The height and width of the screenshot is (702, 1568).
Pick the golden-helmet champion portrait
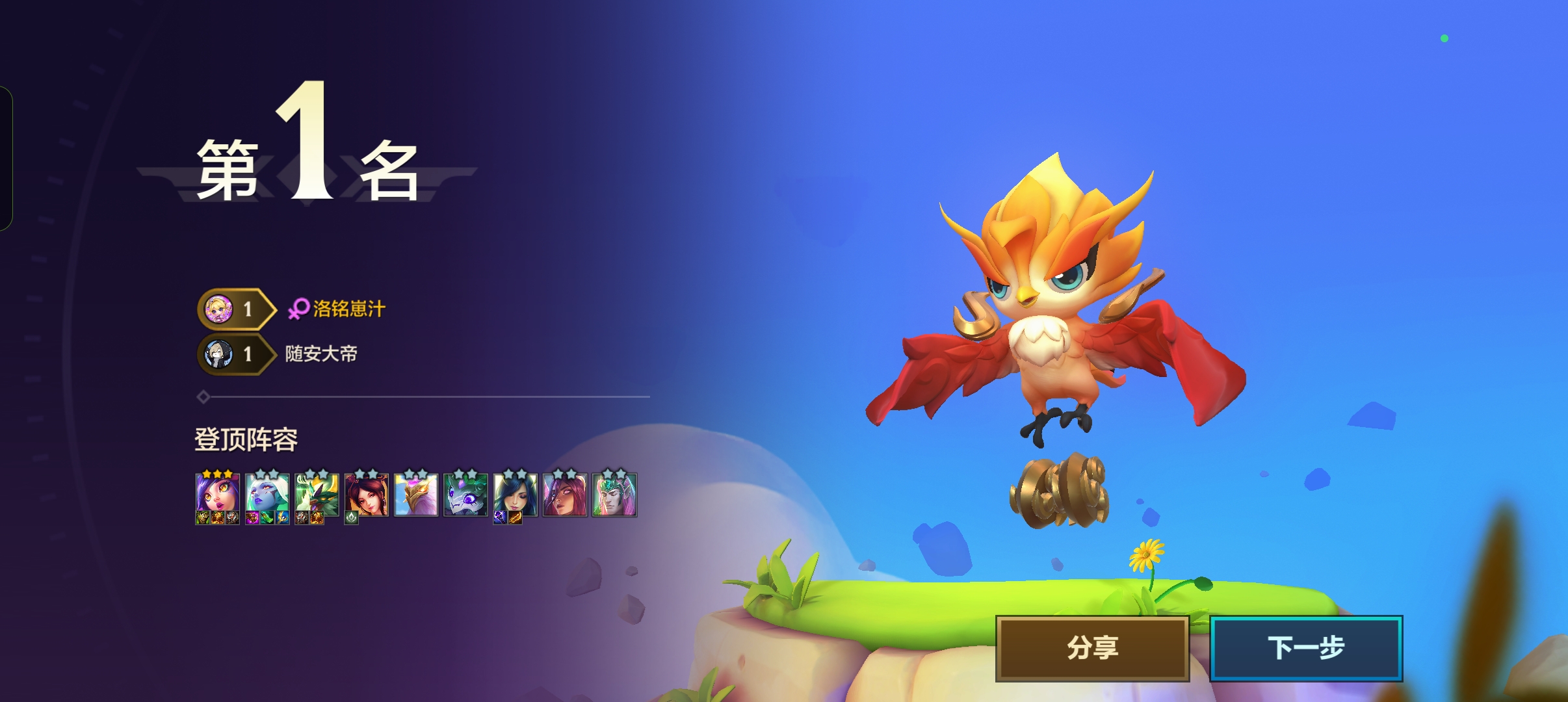416,494
